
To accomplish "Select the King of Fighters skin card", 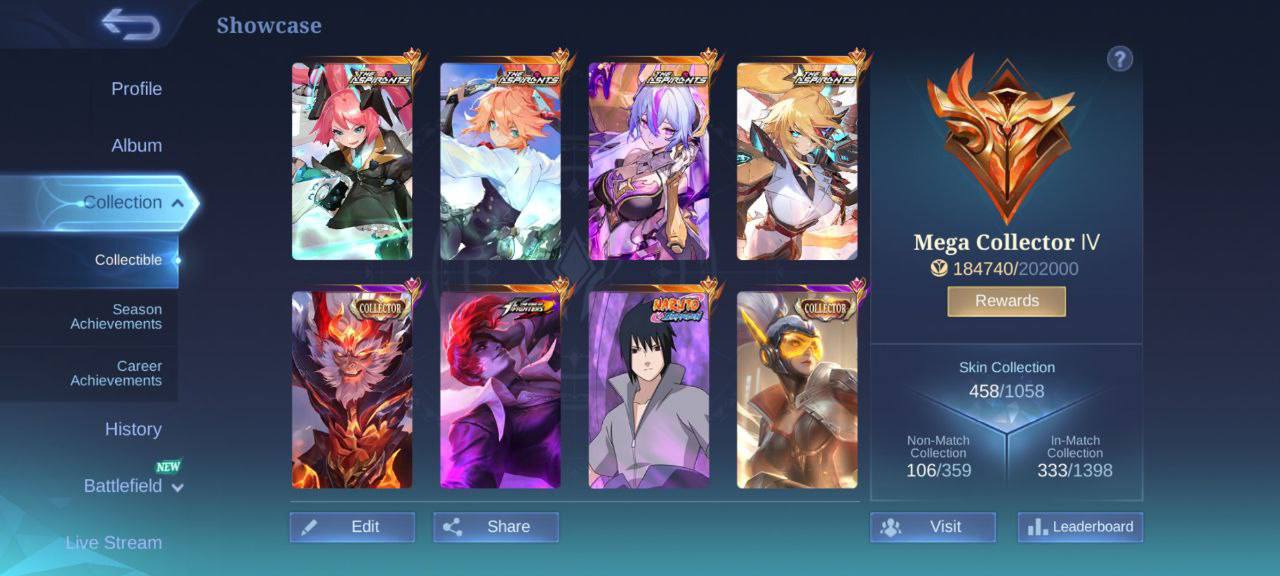I will point(500,390).
